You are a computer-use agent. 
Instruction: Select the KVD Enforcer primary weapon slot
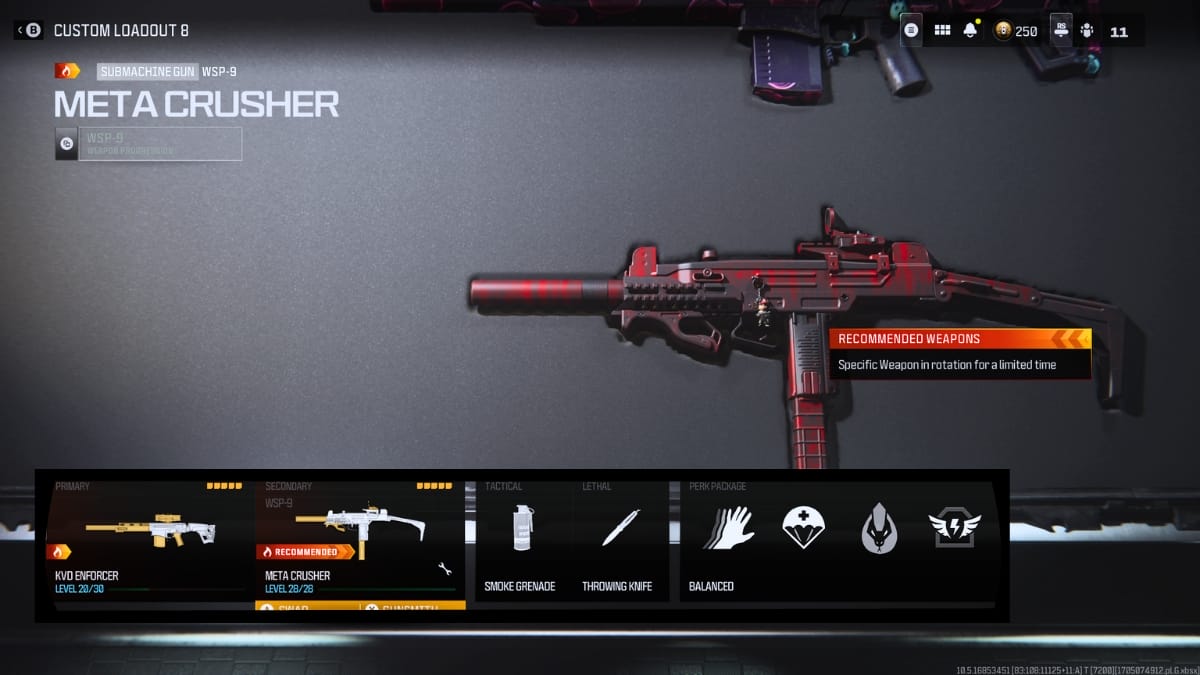click(150, 540)
